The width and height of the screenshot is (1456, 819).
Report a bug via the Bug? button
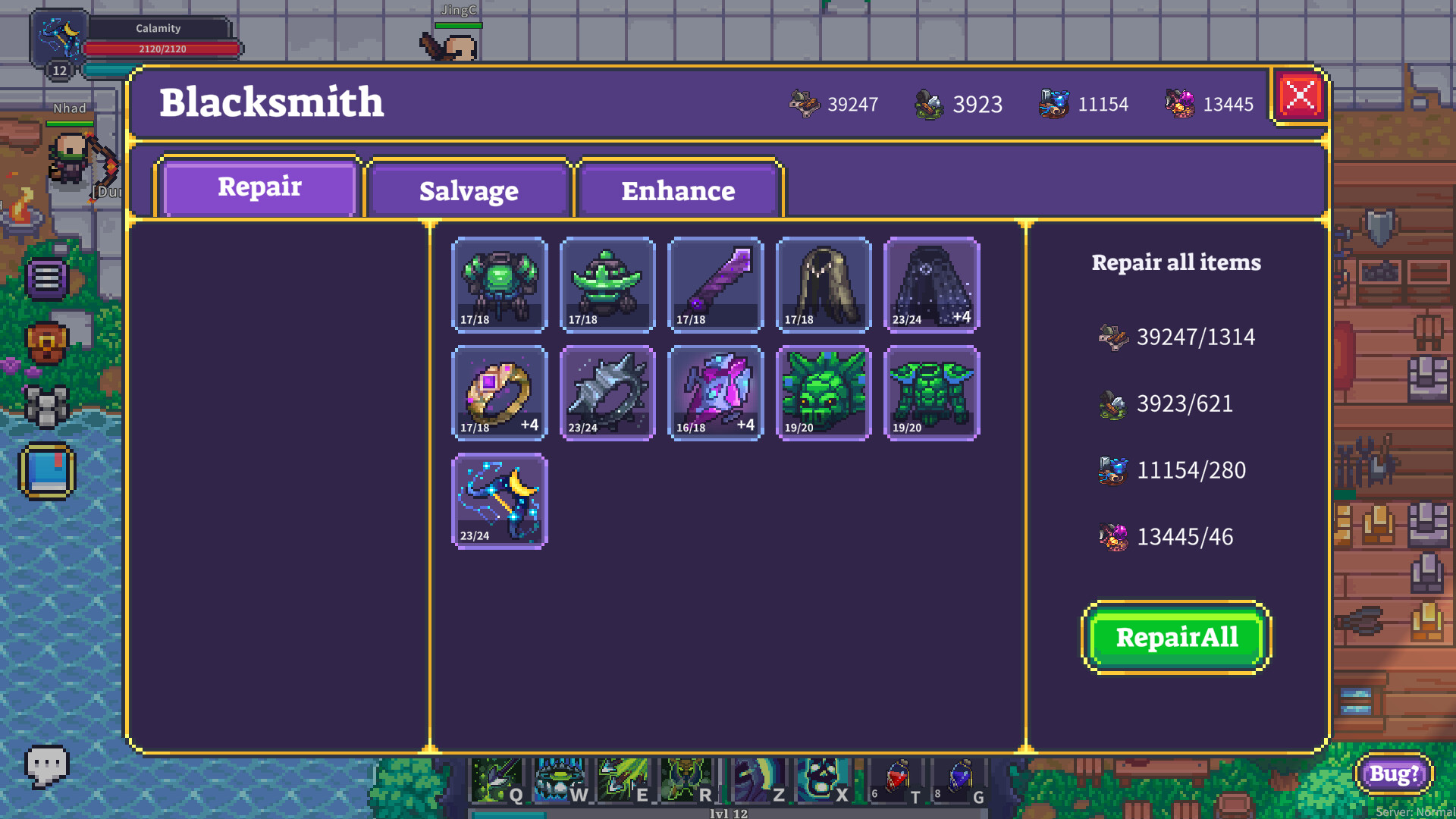tap(1393, 774)
